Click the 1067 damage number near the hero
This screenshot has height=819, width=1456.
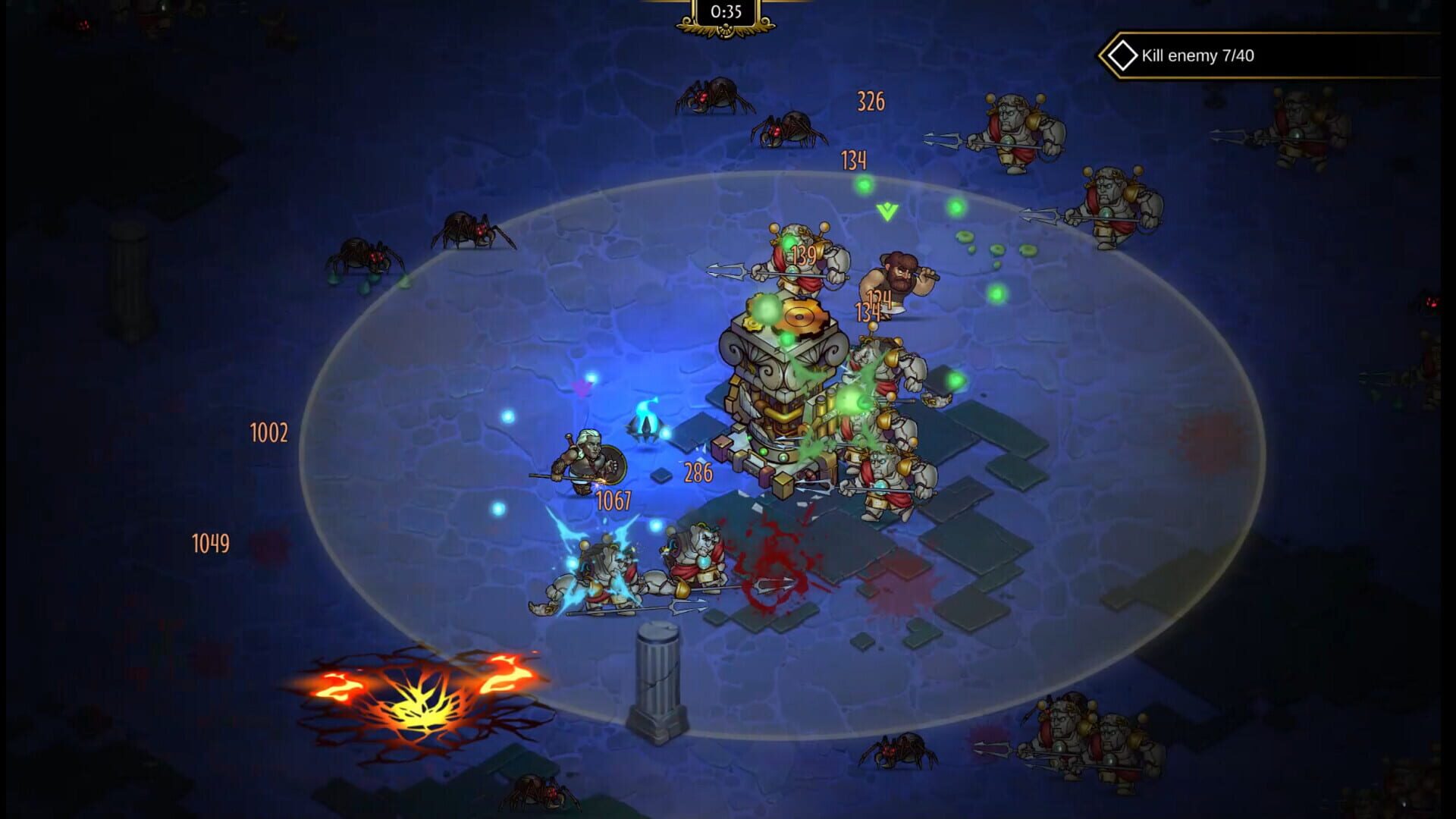612,500
